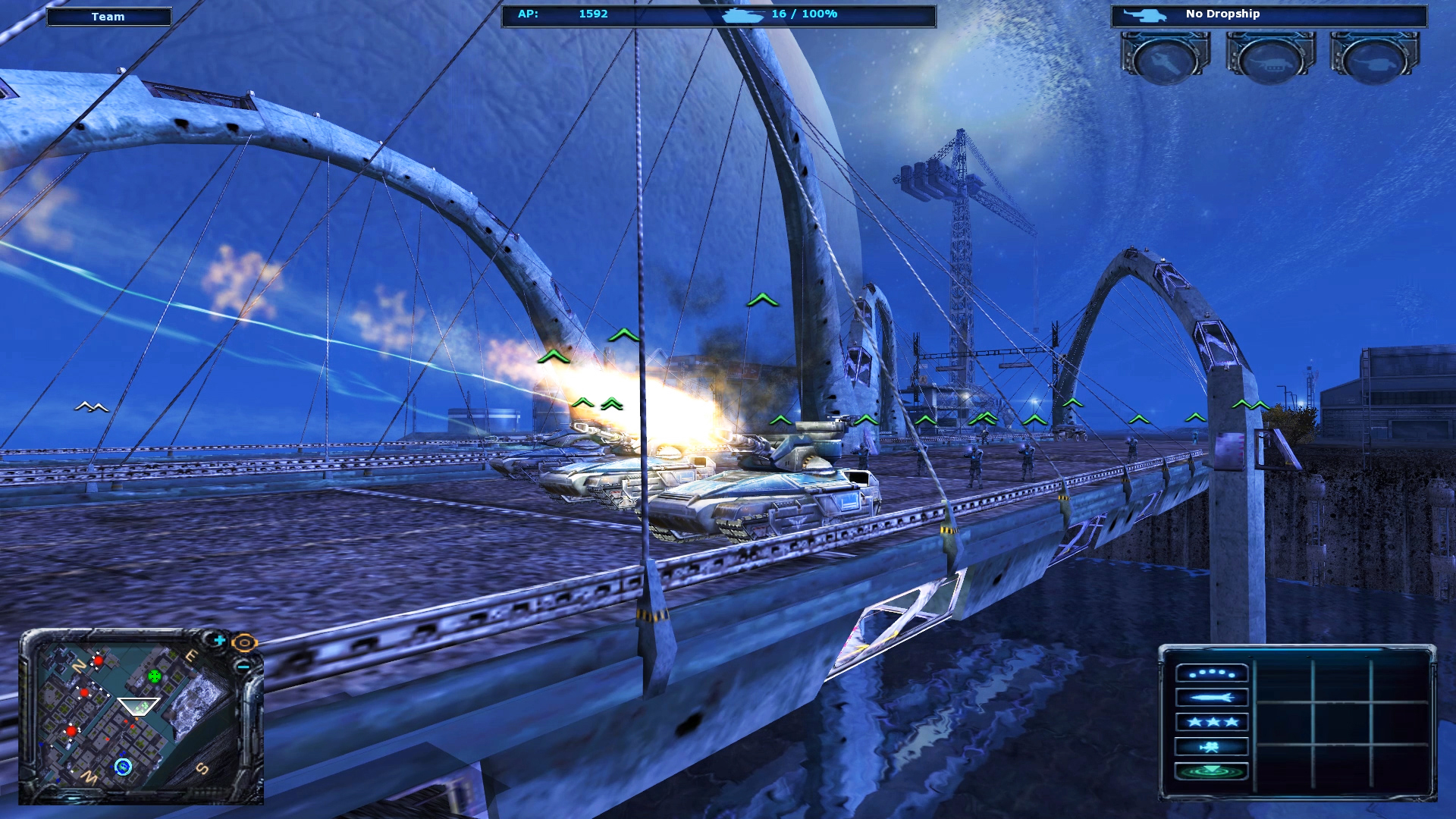The width and height of the screenshot is (1456, 819).
Task: Zoom in the minimap with the plus control
Action: pos(219,640)
